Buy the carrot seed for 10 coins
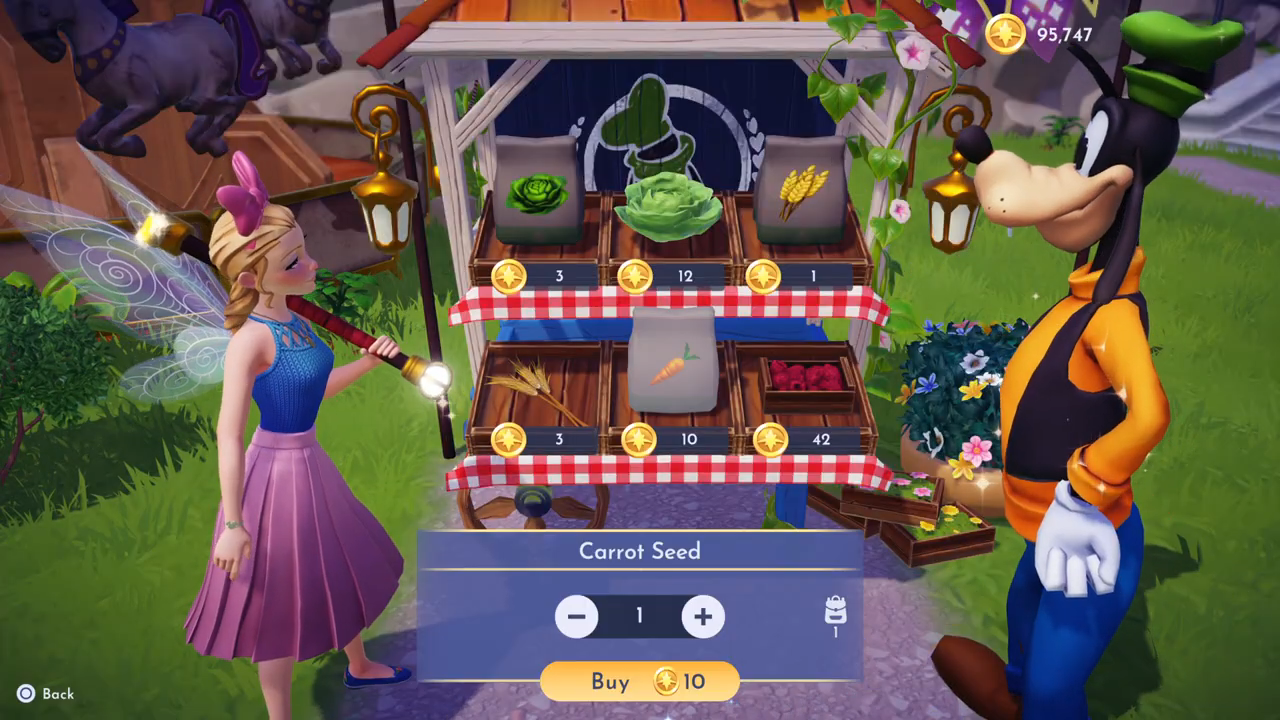 pos(639,682)
